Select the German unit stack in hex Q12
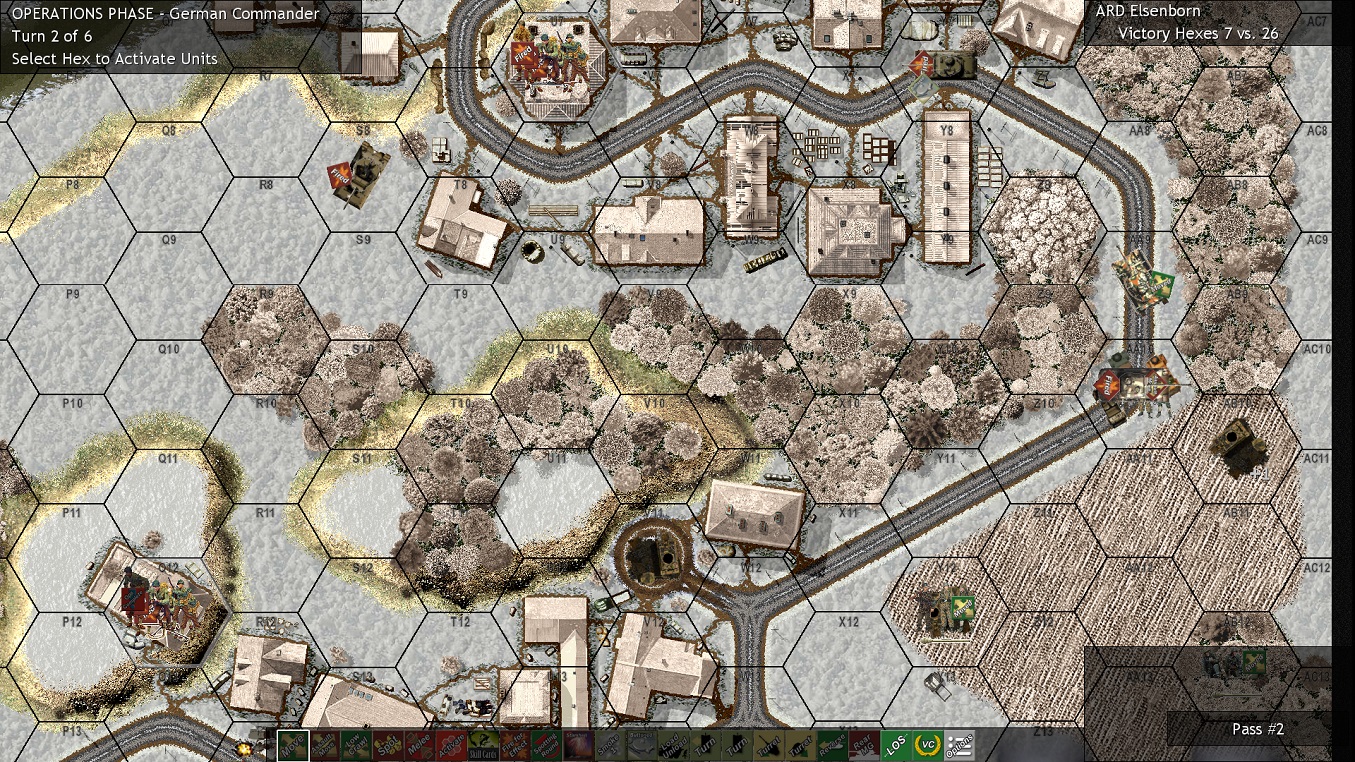 pyautogui.click(x=155, y=600)
